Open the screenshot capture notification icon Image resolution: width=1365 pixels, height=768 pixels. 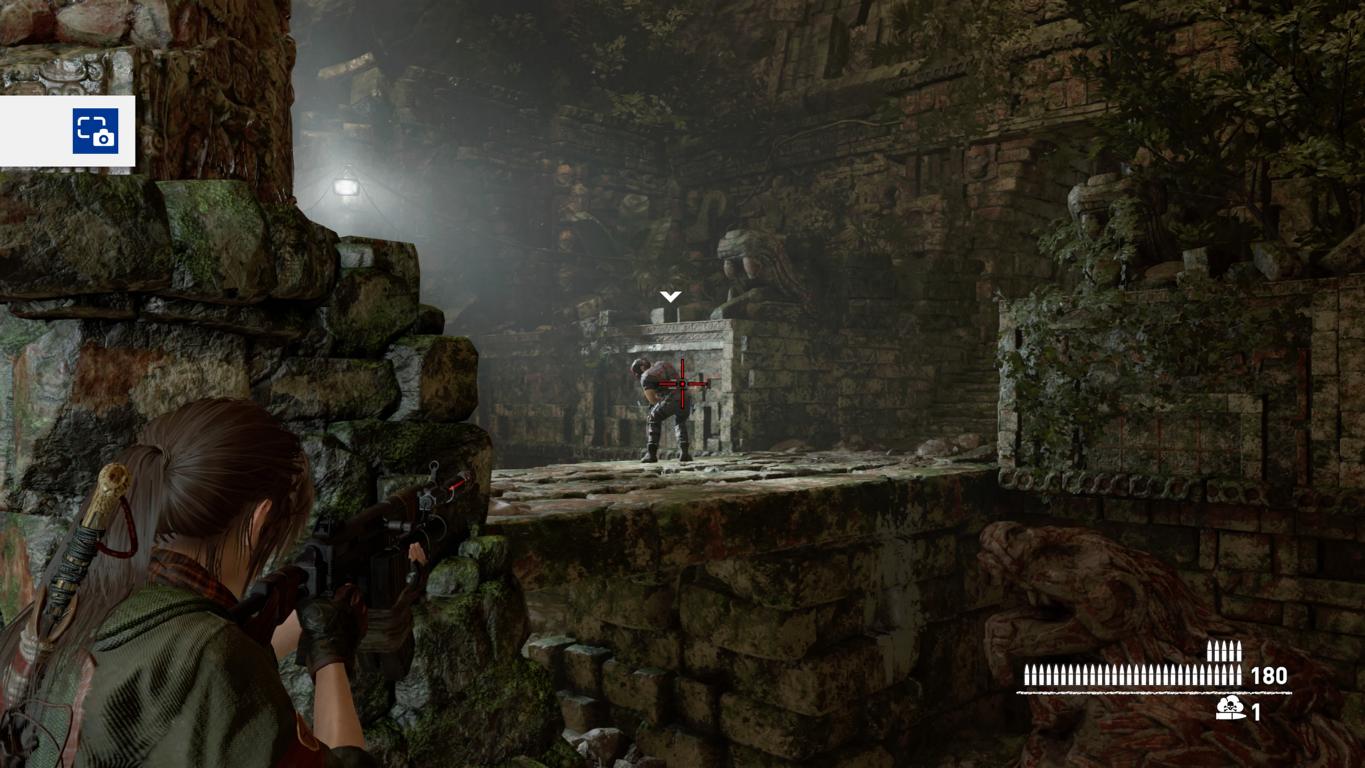point(95,131)
